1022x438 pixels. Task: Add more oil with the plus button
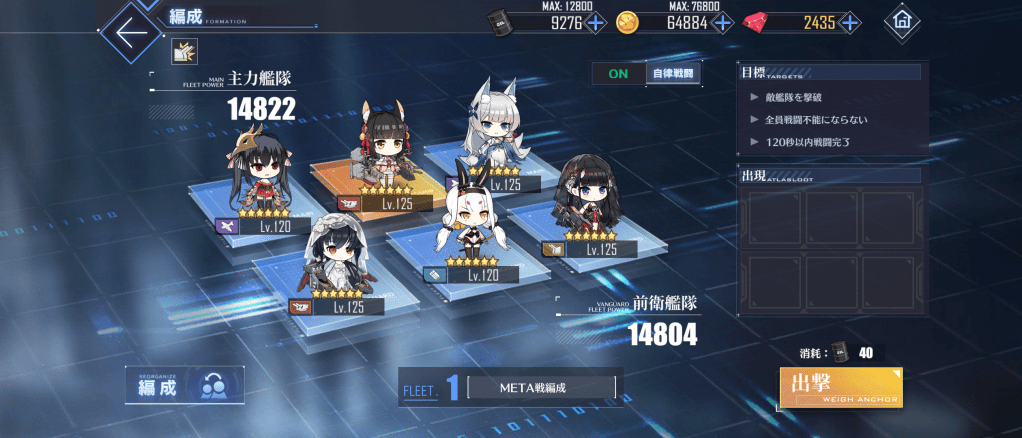pyautogui.click(x=595, y=22)
